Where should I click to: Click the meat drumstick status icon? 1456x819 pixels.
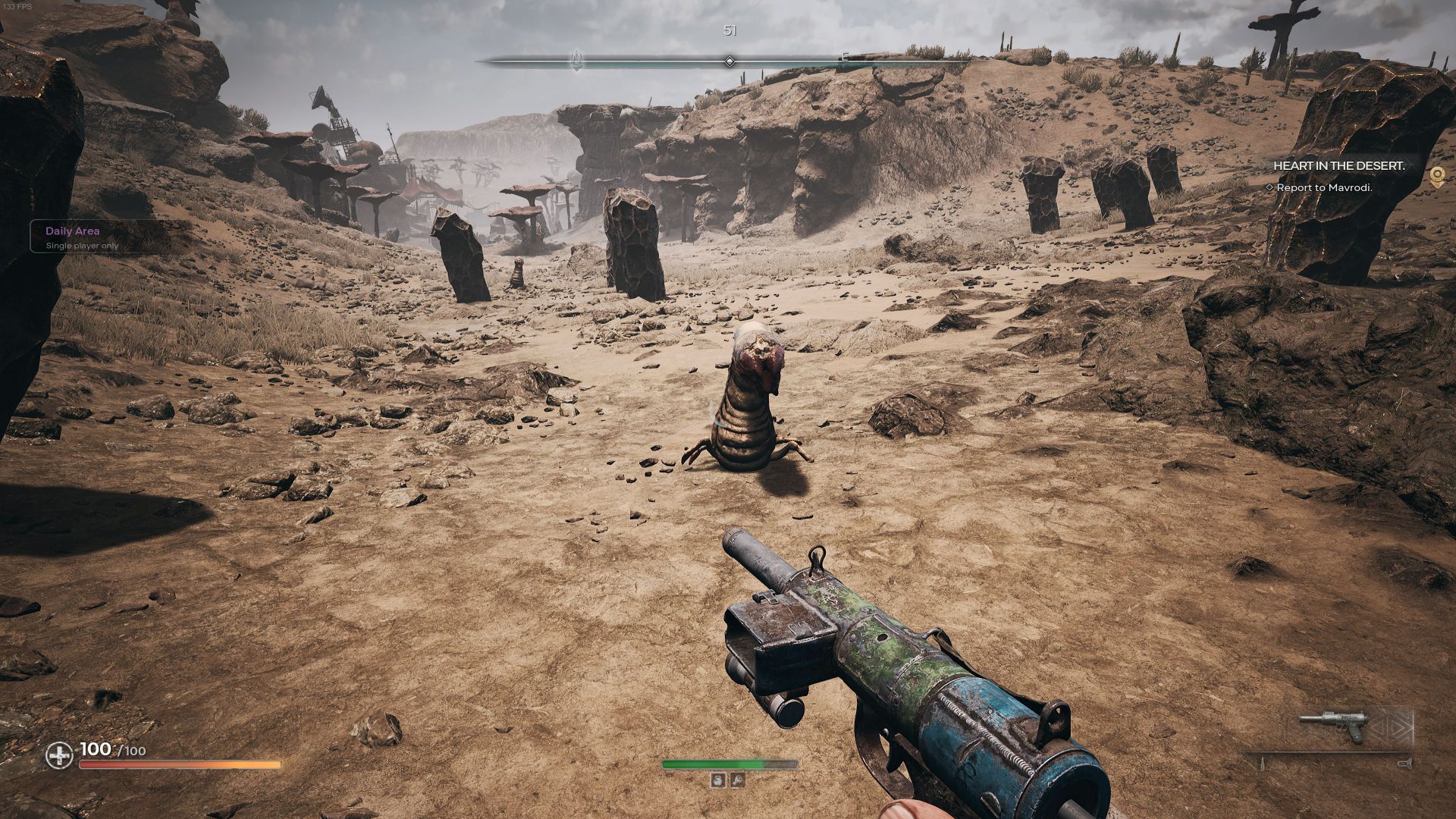click(x=736, y=780)
